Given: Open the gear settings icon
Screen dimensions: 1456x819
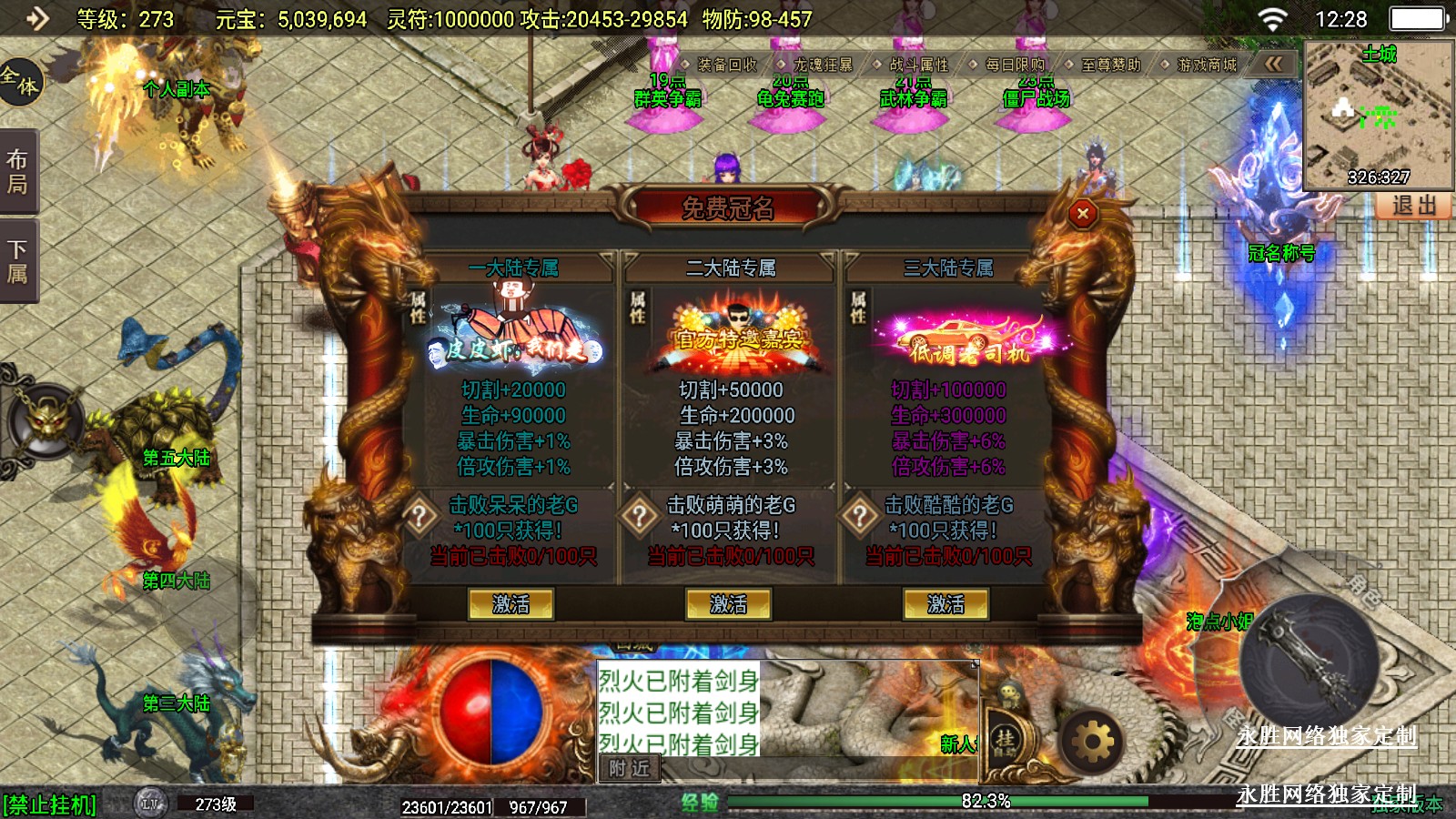Looking at the screenshot, I should point(1093,743).
